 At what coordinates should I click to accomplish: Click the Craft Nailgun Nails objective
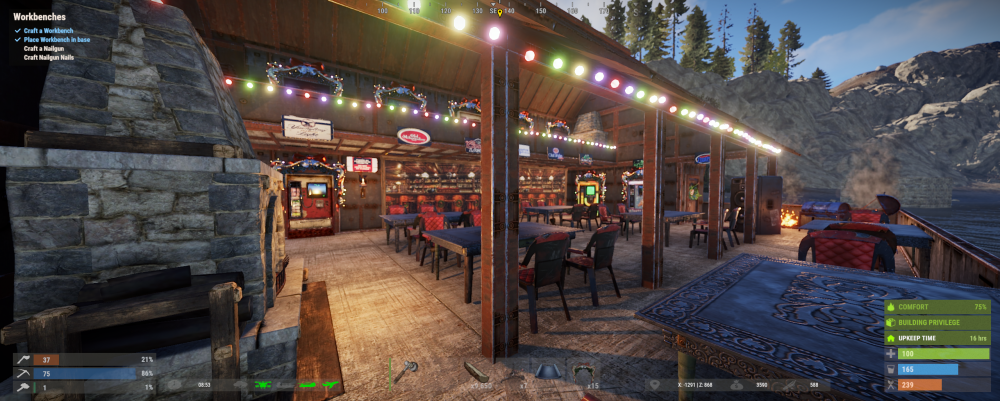[x=52, y=57]
